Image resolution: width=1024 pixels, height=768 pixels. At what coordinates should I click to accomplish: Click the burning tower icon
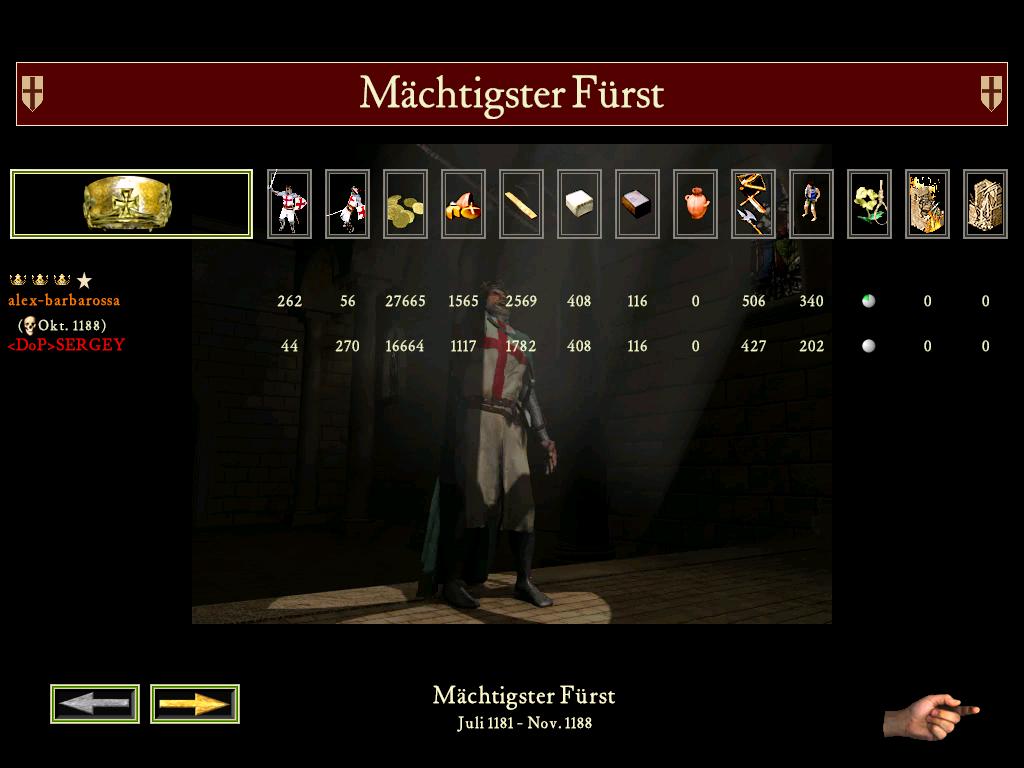point(927,204)
